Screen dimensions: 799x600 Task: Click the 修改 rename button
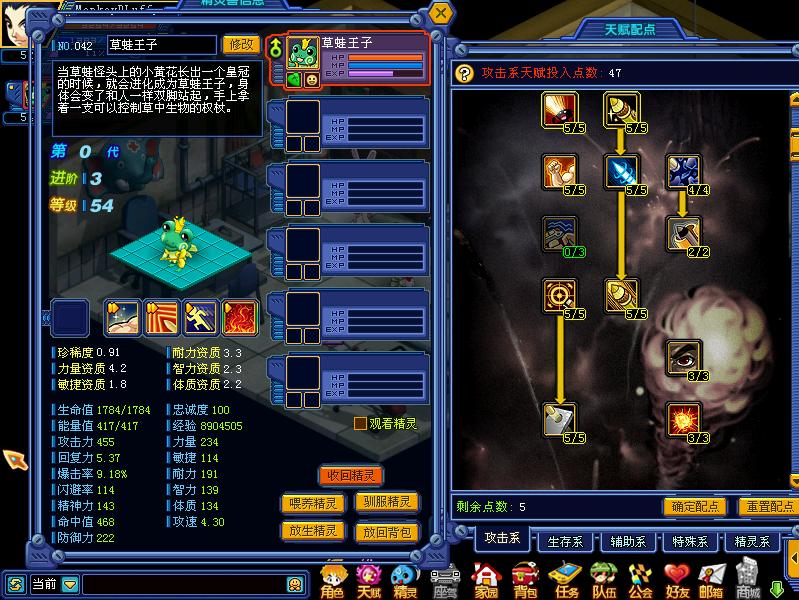241,44
